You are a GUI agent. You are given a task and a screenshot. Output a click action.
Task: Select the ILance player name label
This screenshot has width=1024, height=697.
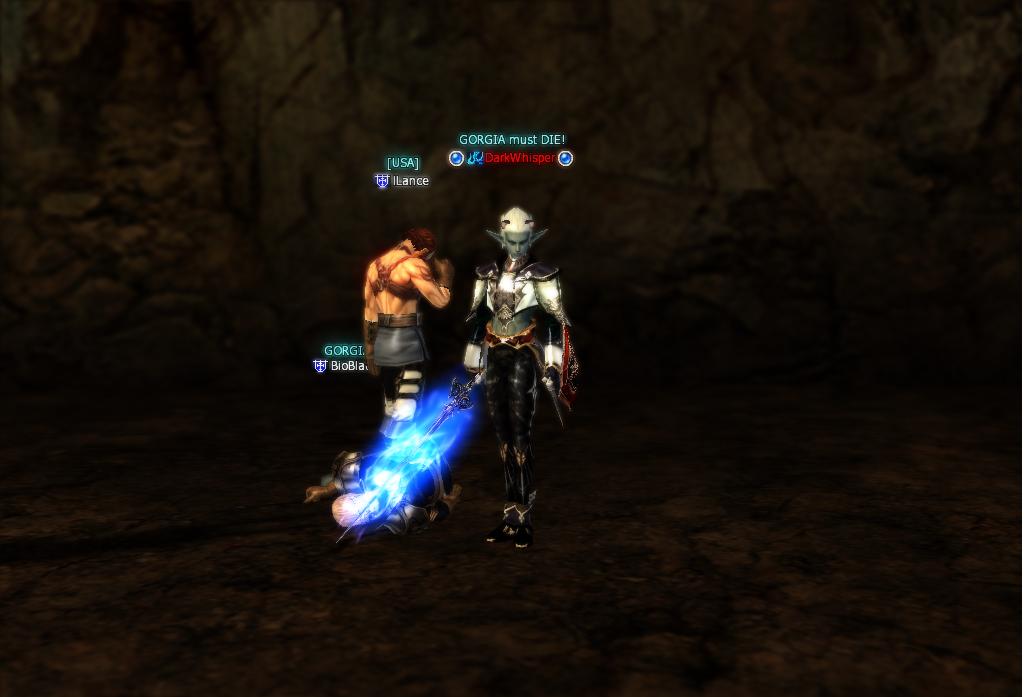tap(410, 181)
